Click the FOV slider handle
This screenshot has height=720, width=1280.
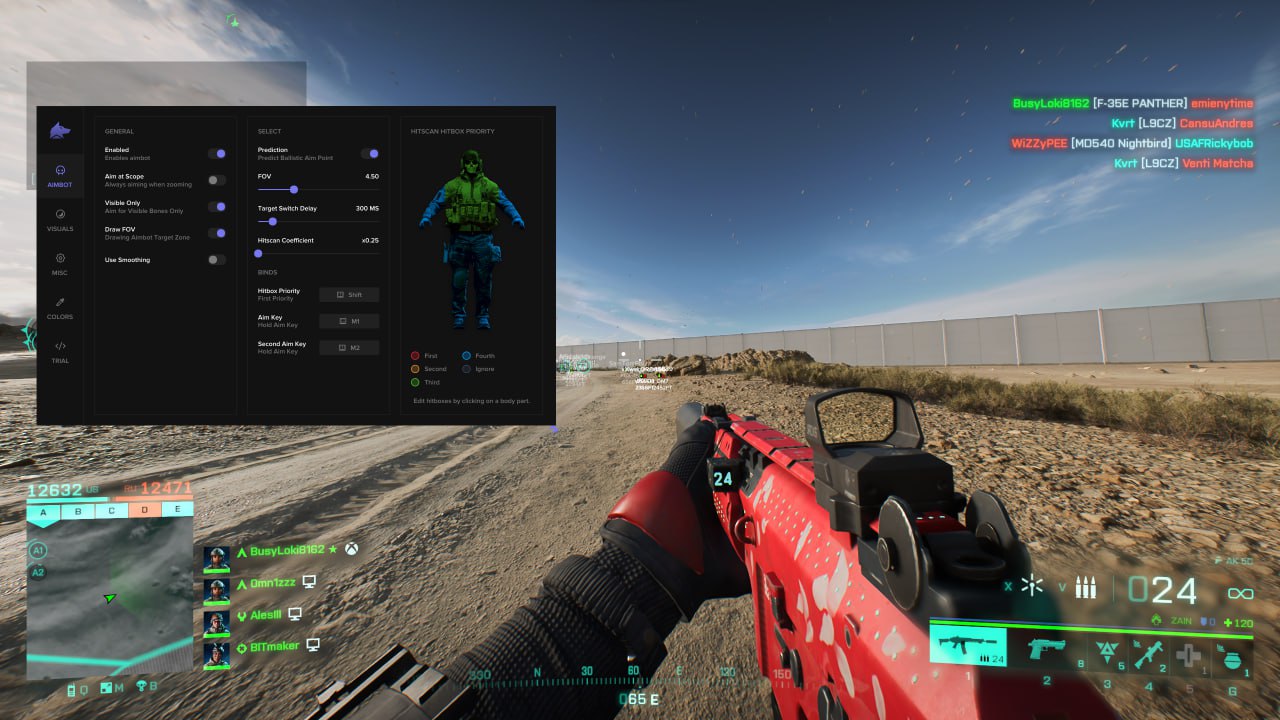point(293,190)
